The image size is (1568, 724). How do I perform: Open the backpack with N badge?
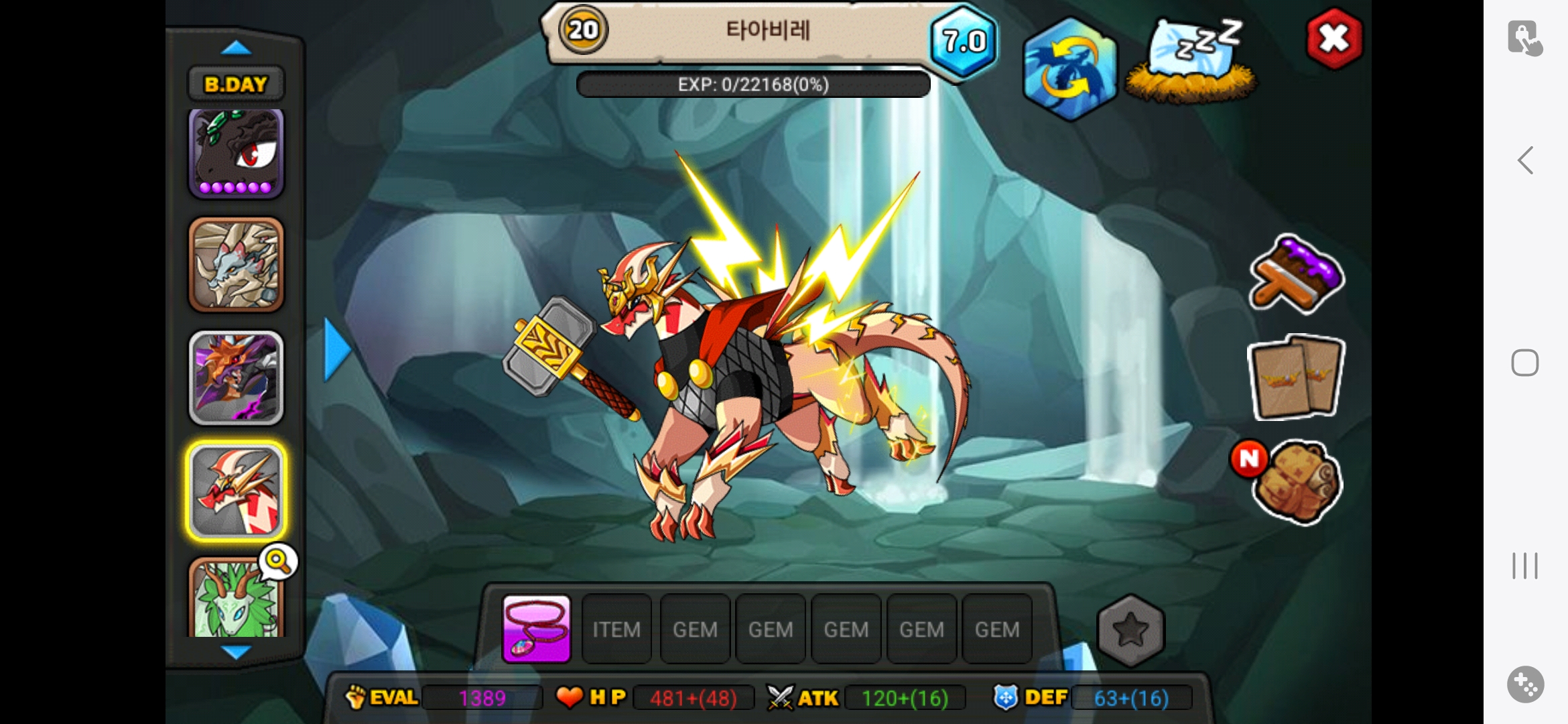pos(1297,481)
